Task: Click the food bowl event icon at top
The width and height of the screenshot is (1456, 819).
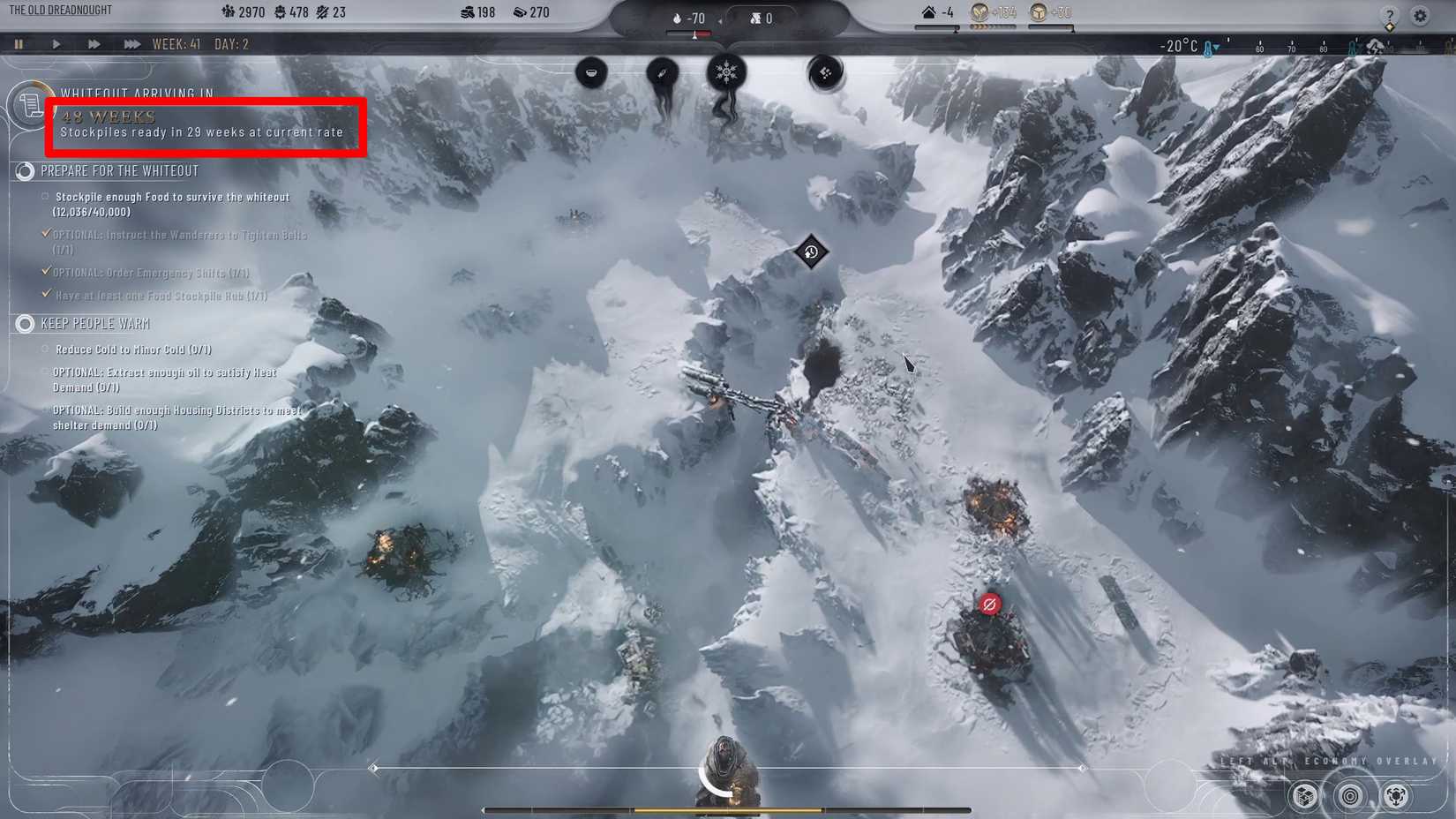Action: 591,73
